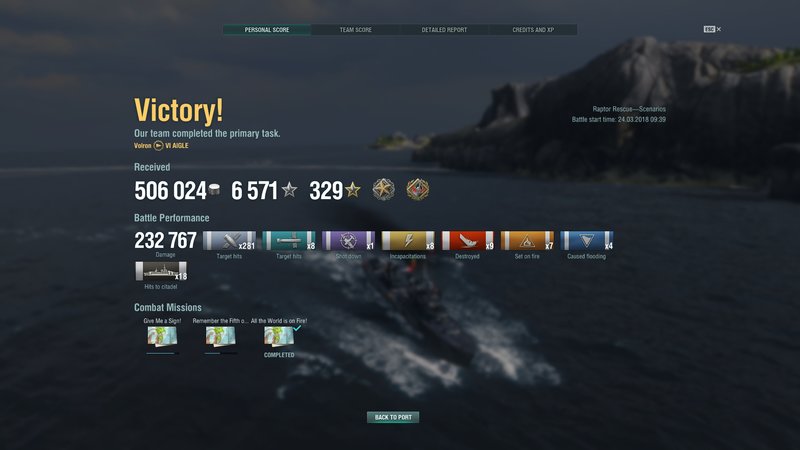Image resolution: width=800 pixels, height=450 pixels.
Task: Click the Back to Port button
Action: tap(393, 417)
